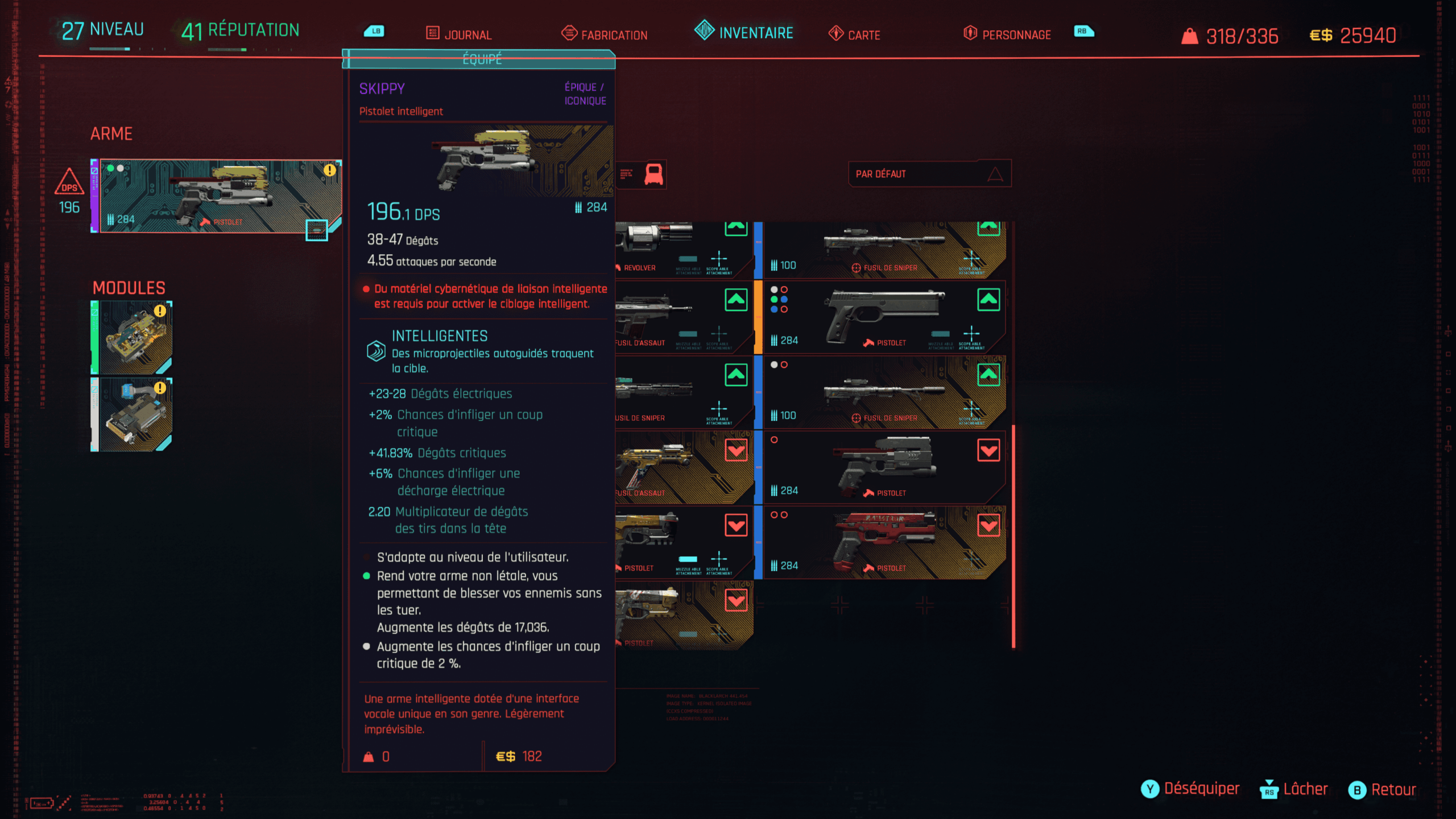Screen dimensions: 1456x819
Task: Switch to the Fabrication tab
Action: click(x=605, y=34)
